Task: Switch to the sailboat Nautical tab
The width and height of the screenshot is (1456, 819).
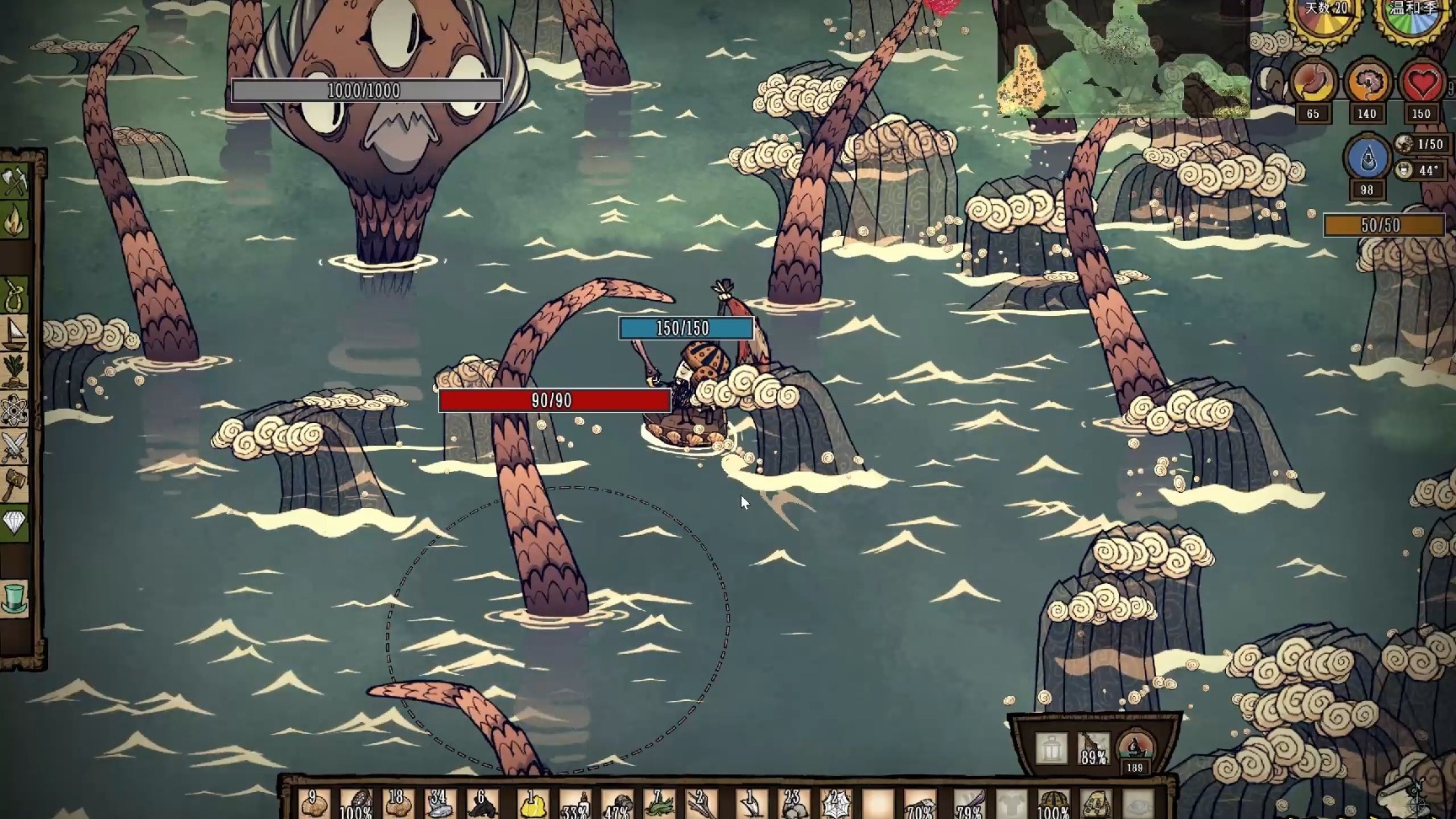Action: (x=14, y=334)
